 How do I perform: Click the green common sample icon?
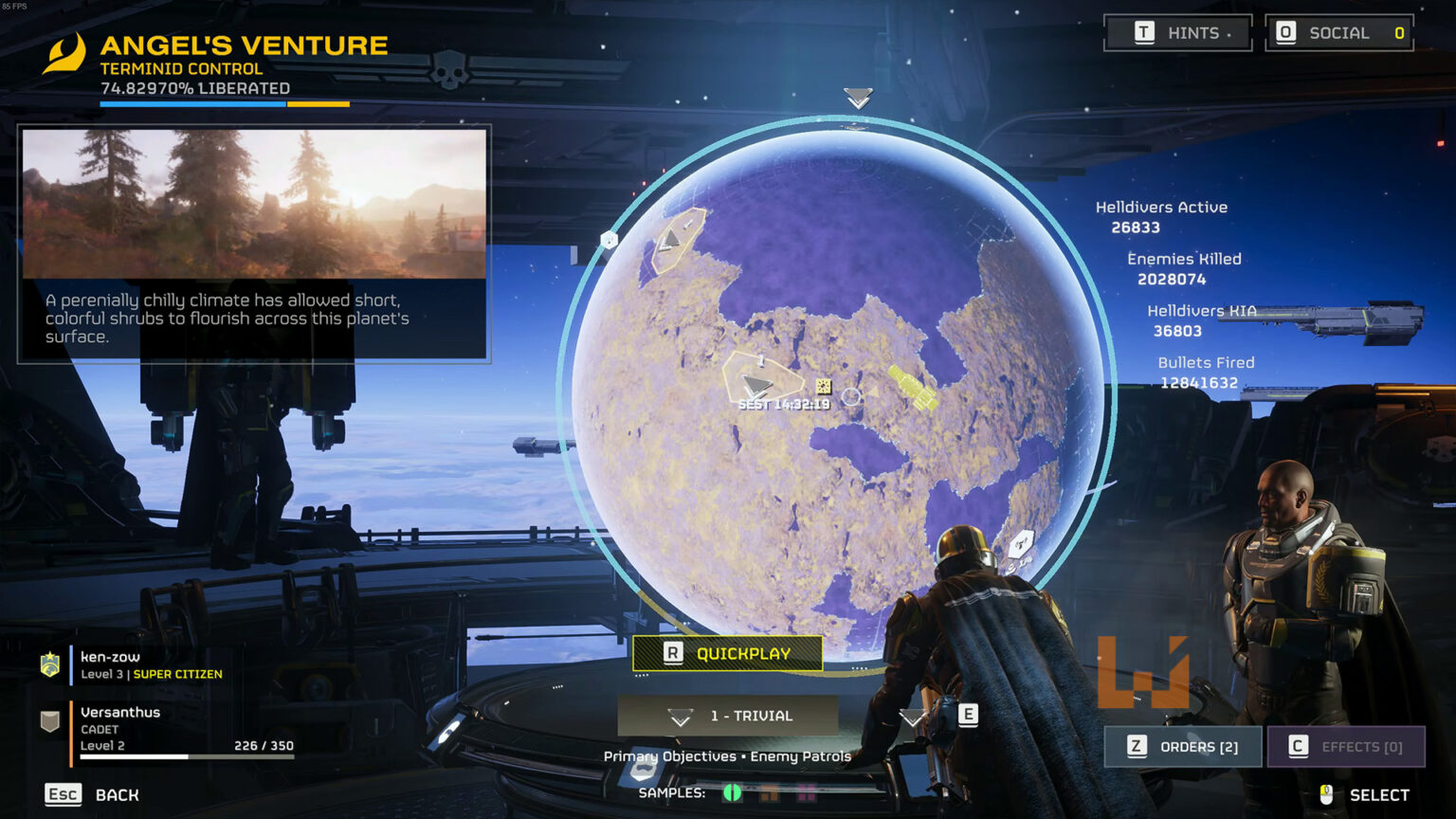click(732, 792)
